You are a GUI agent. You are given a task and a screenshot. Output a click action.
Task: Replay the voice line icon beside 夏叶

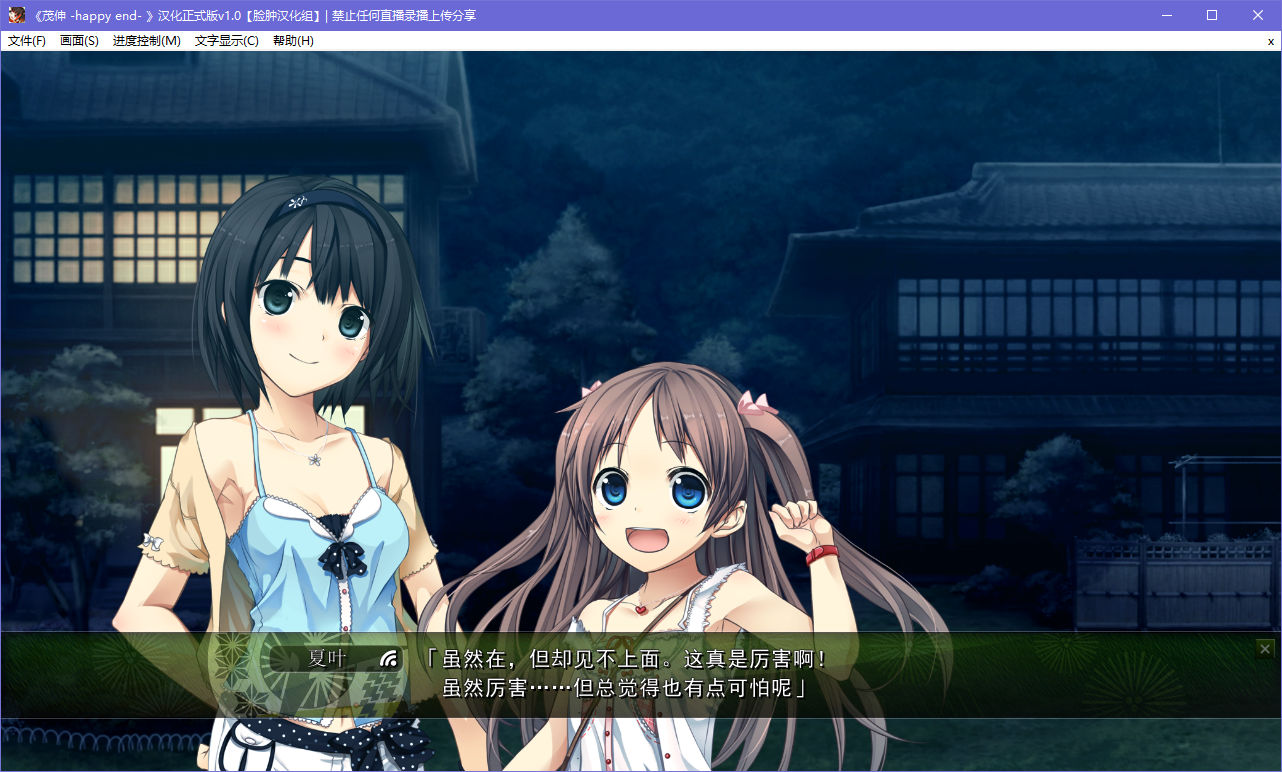point(389,658)
